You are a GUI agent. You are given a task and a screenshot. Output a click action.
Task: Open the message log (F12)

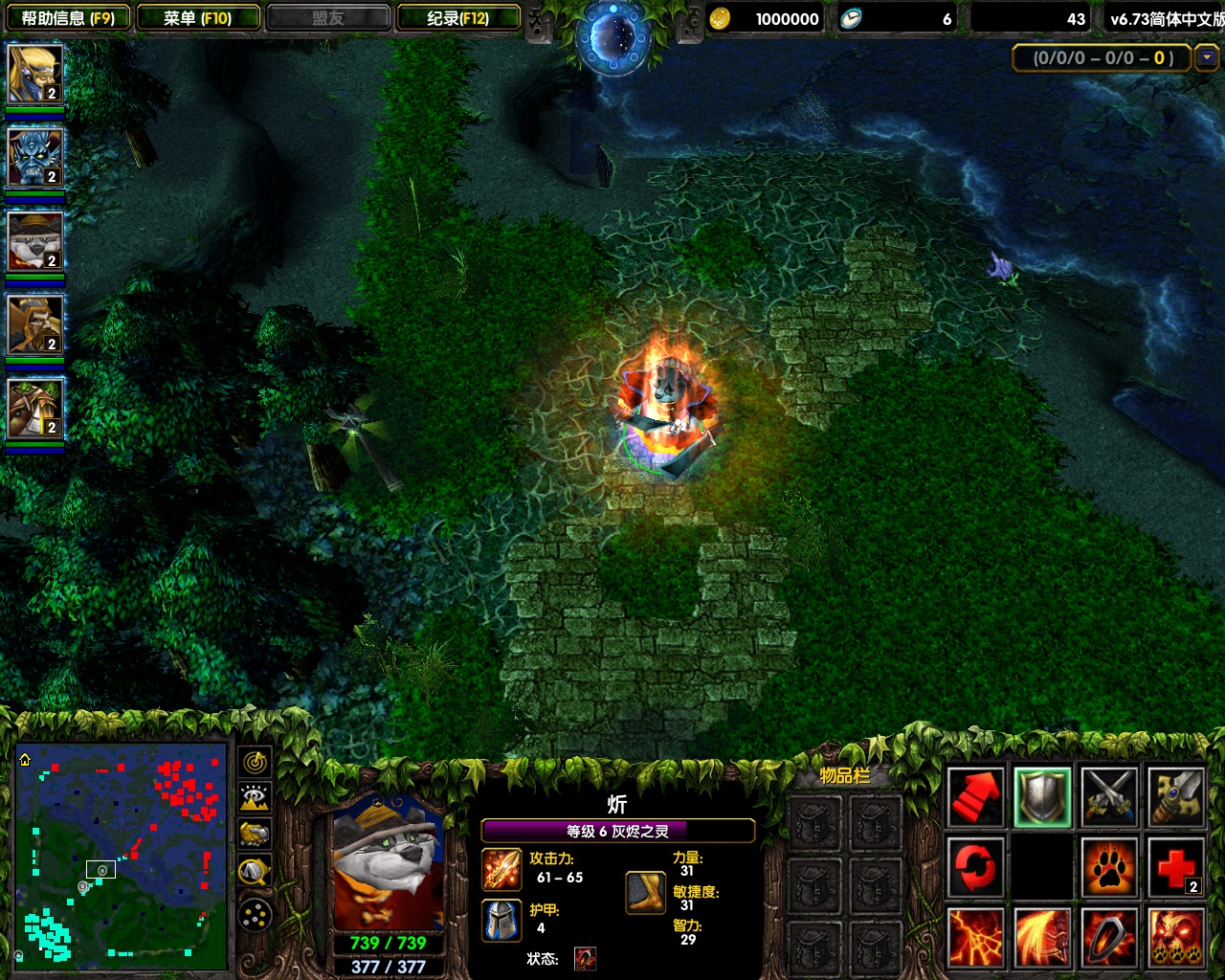click(457, 18)
